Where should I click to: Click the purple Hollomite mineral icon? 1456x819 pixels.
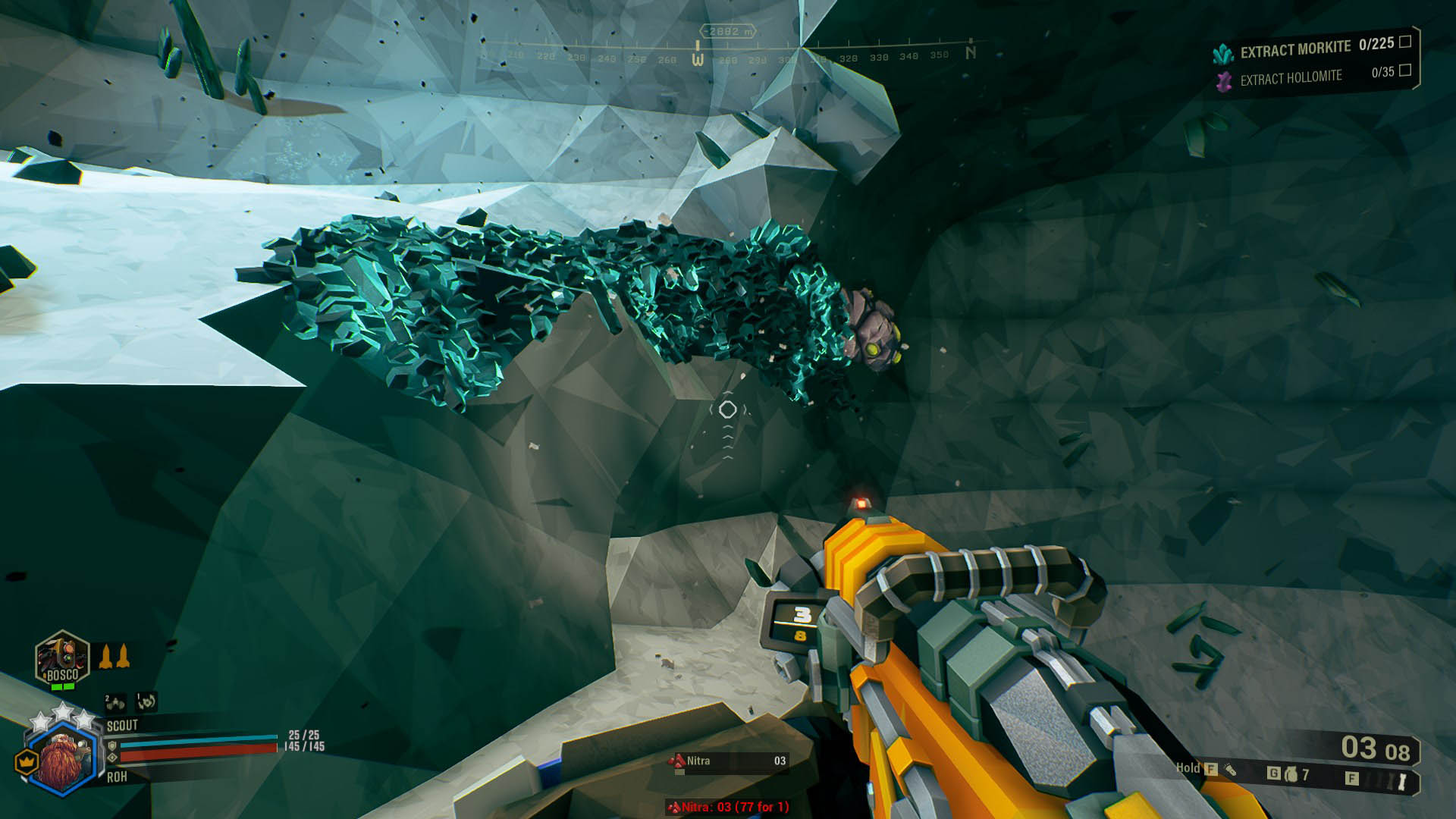point(1223,77)
